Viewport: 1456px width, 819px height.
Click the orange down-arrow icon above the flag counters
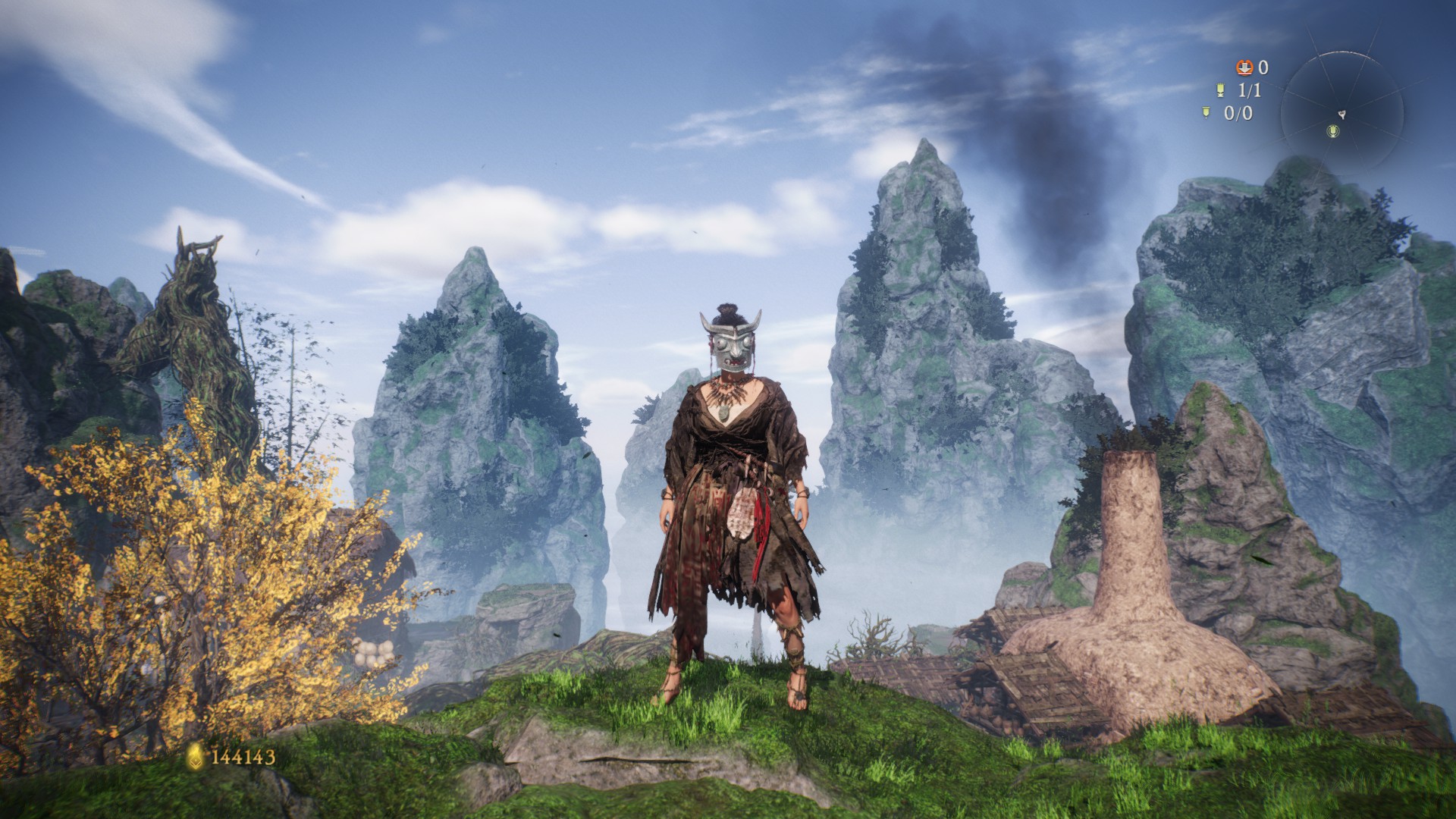[1244, 67]
